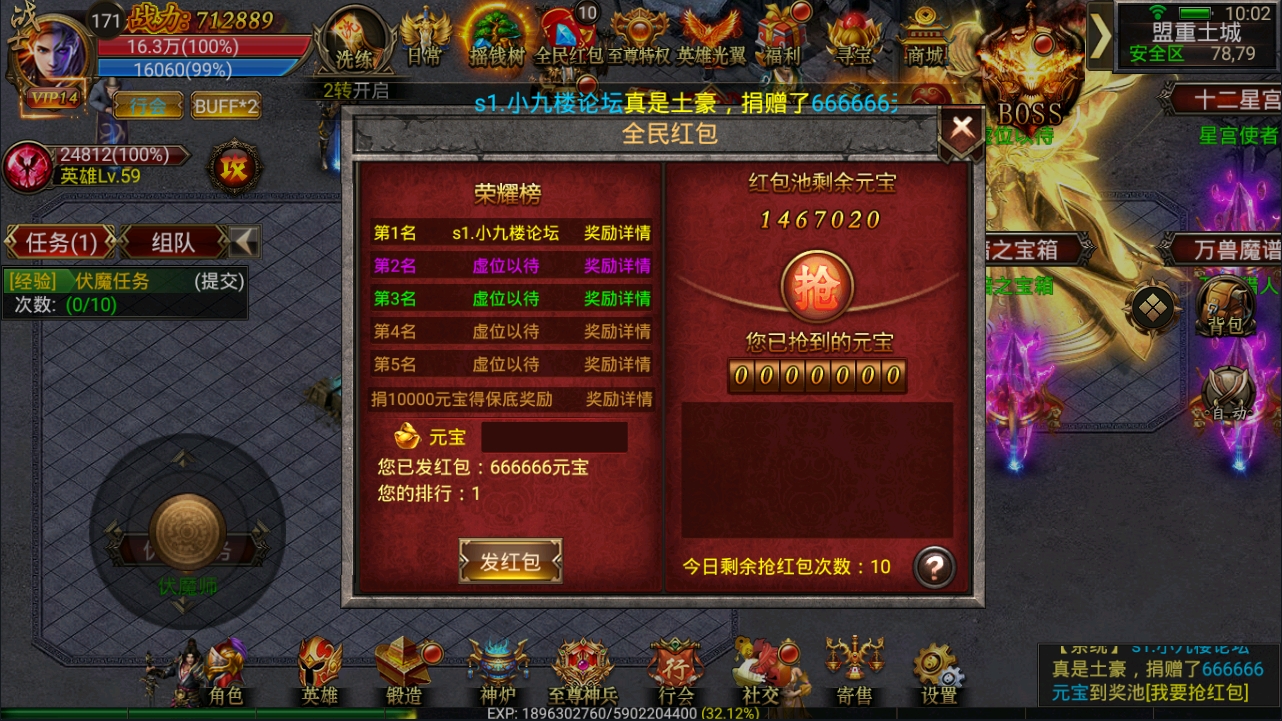
Task: Expand the minimap panel via the right chevron
Action: (1100, 37)
